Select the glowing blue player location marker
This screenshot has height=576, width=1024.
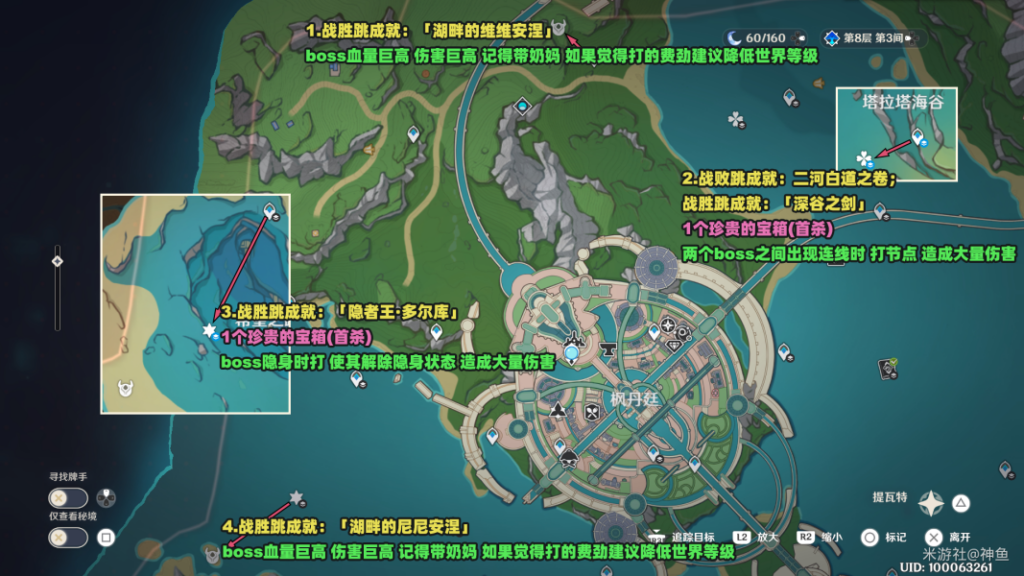coord(572,352)
